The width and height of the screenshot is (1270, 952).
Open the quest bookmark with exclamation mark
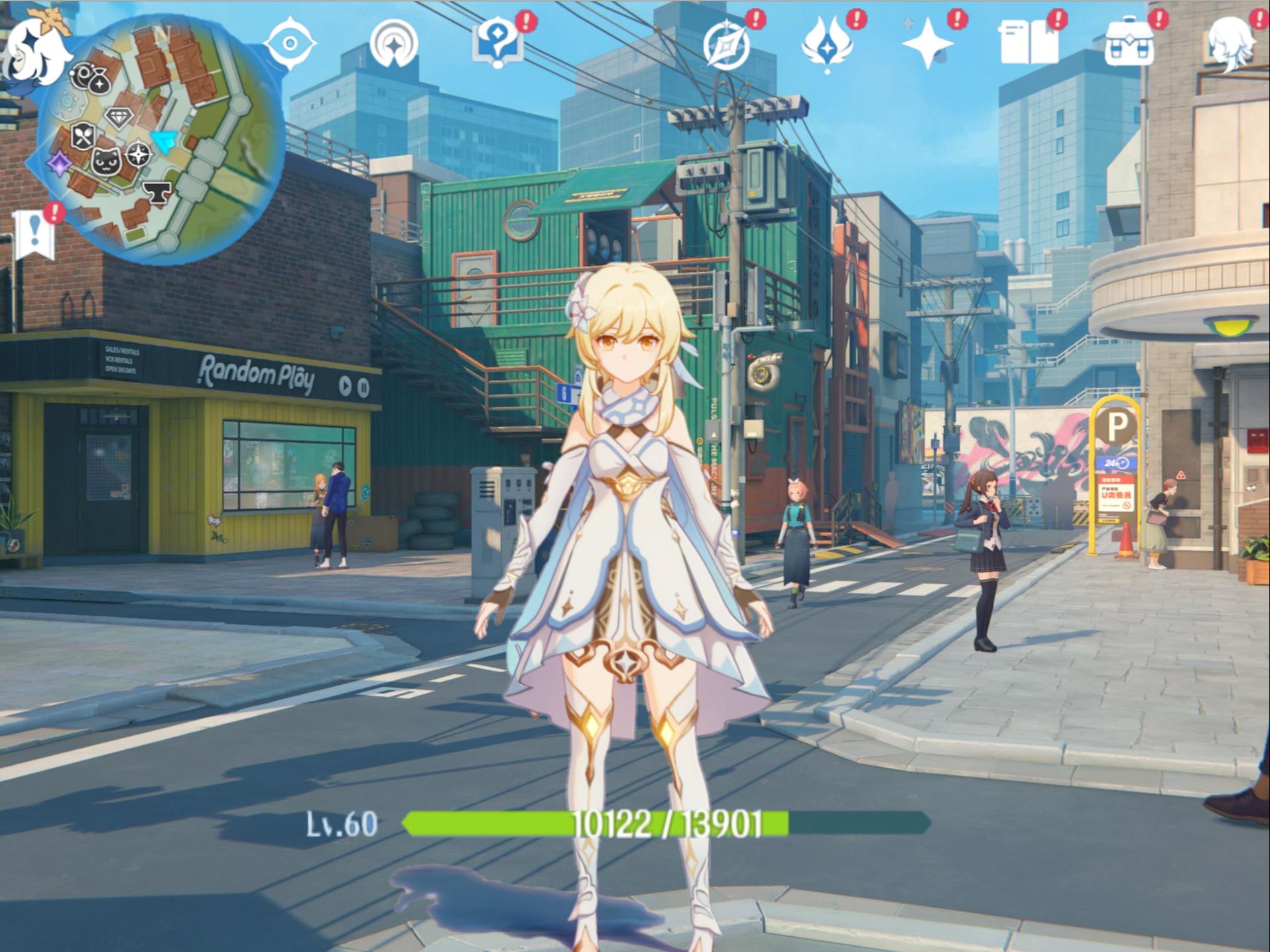tap(34, 233)
